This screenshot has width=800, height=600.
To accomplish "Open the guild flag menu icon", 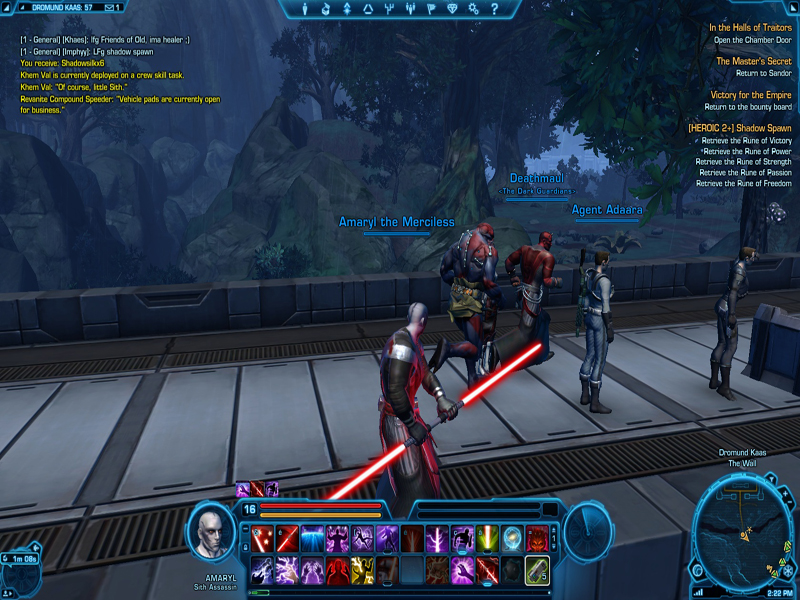I will tap(432, 9).
